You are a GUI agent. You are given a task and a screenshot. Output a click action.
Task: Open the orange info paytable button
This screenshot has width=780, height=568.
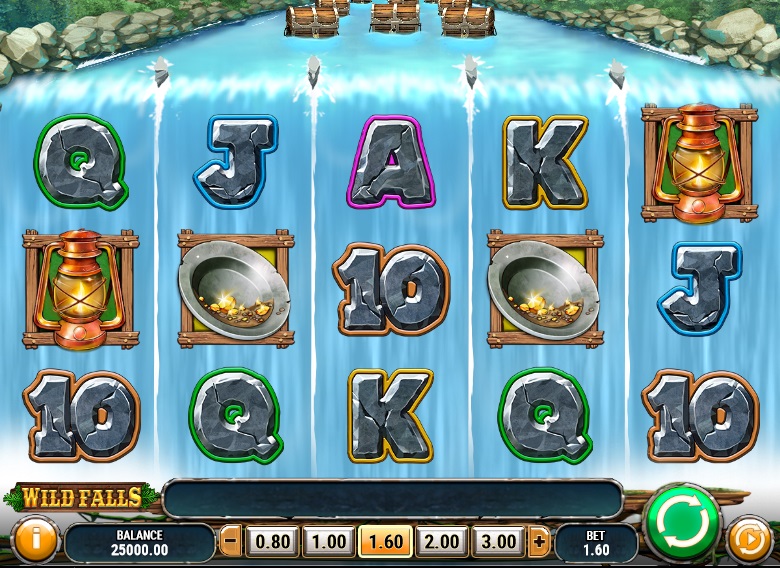(x=33, y=541)
